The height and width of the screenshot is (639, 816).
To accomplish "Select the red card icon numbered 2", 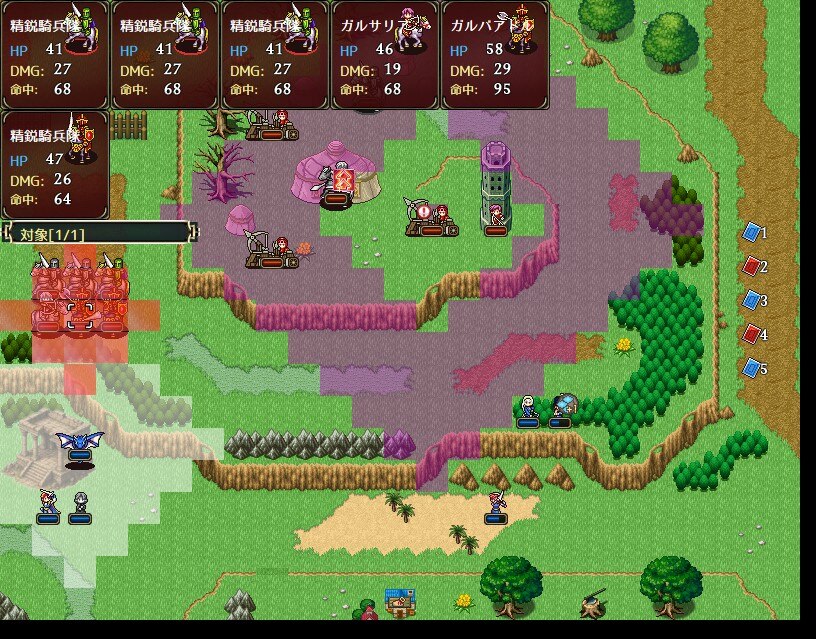I will tap(752, 267).
